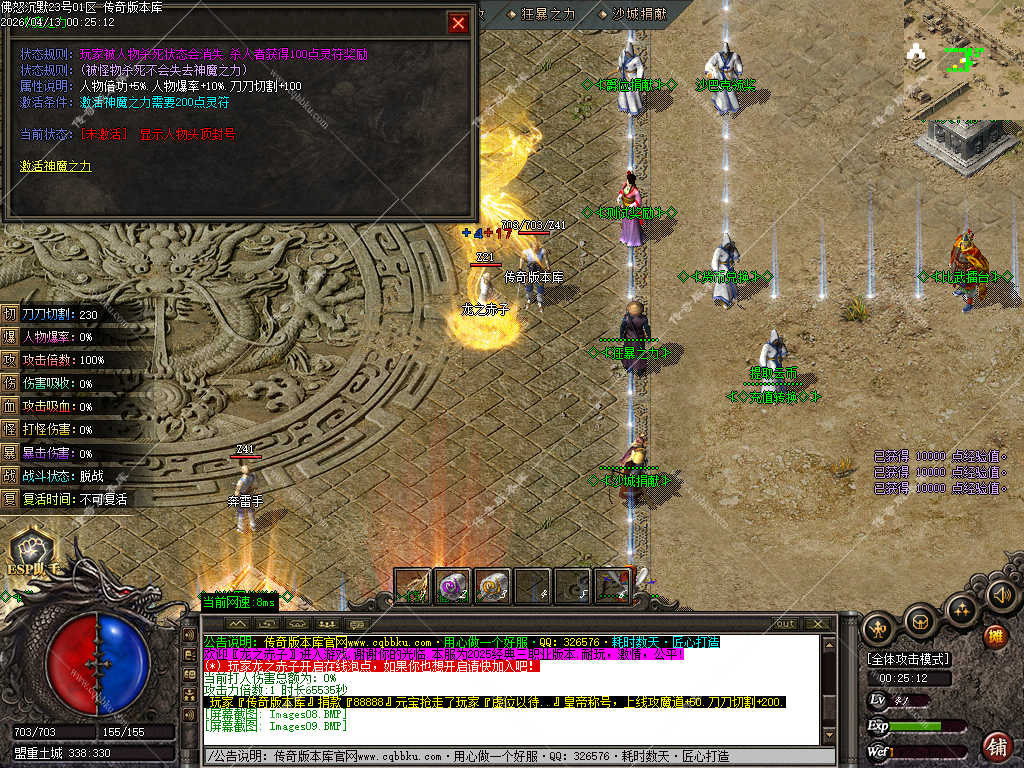Click the chat input field
Viewport: 1024px width, 768px height.
pyautogui.click(x=520, y=757)
